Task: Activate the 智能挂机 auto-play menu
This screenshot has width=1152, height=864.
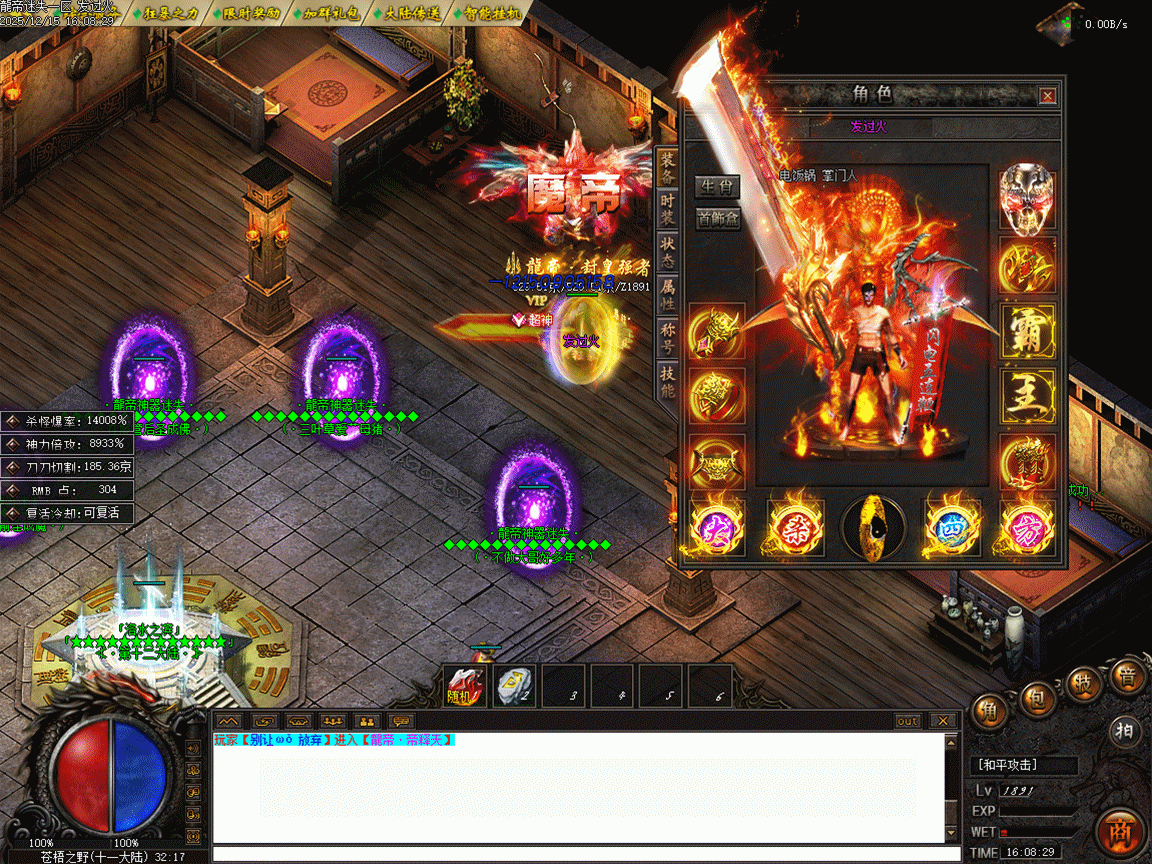Action: pos(486,14)
